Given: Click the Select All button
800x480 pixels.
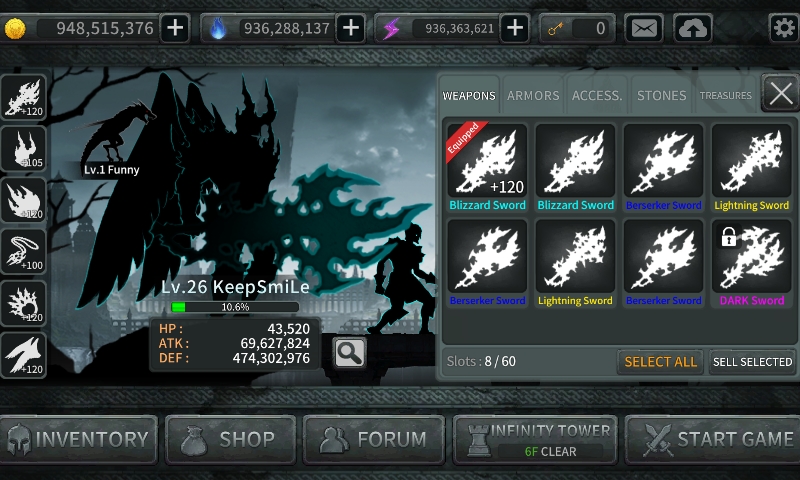Looking at the screenshot, I should (660, 362).
